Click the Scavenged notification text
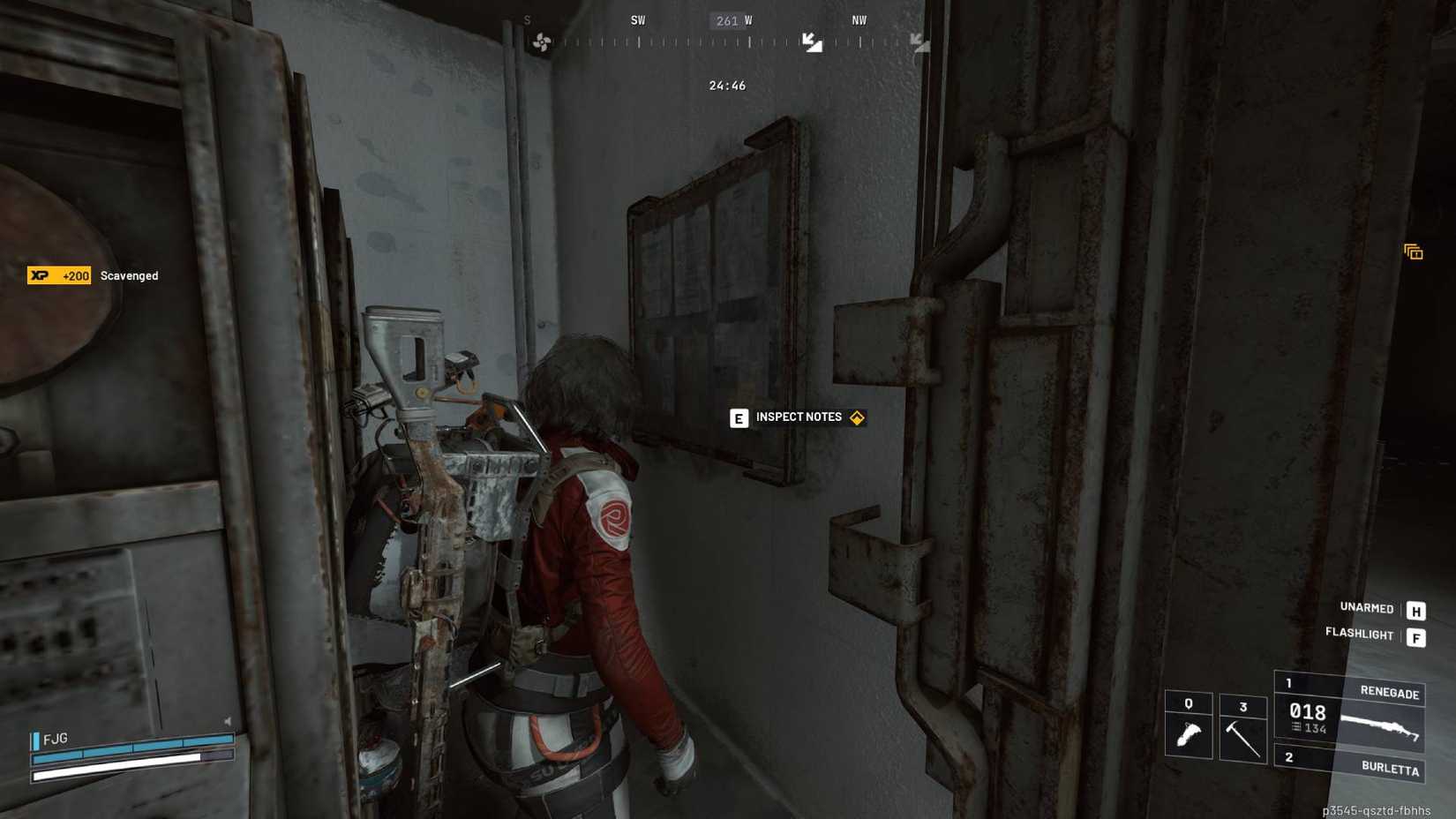Image resolution: width=1456 pixels, height=819 pixels. pos(129,275)
